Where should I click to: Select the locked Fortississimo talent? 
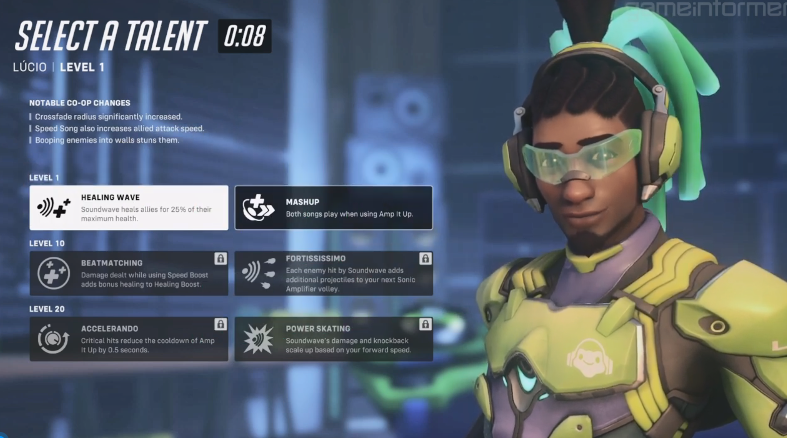click(x=333, y=273)
